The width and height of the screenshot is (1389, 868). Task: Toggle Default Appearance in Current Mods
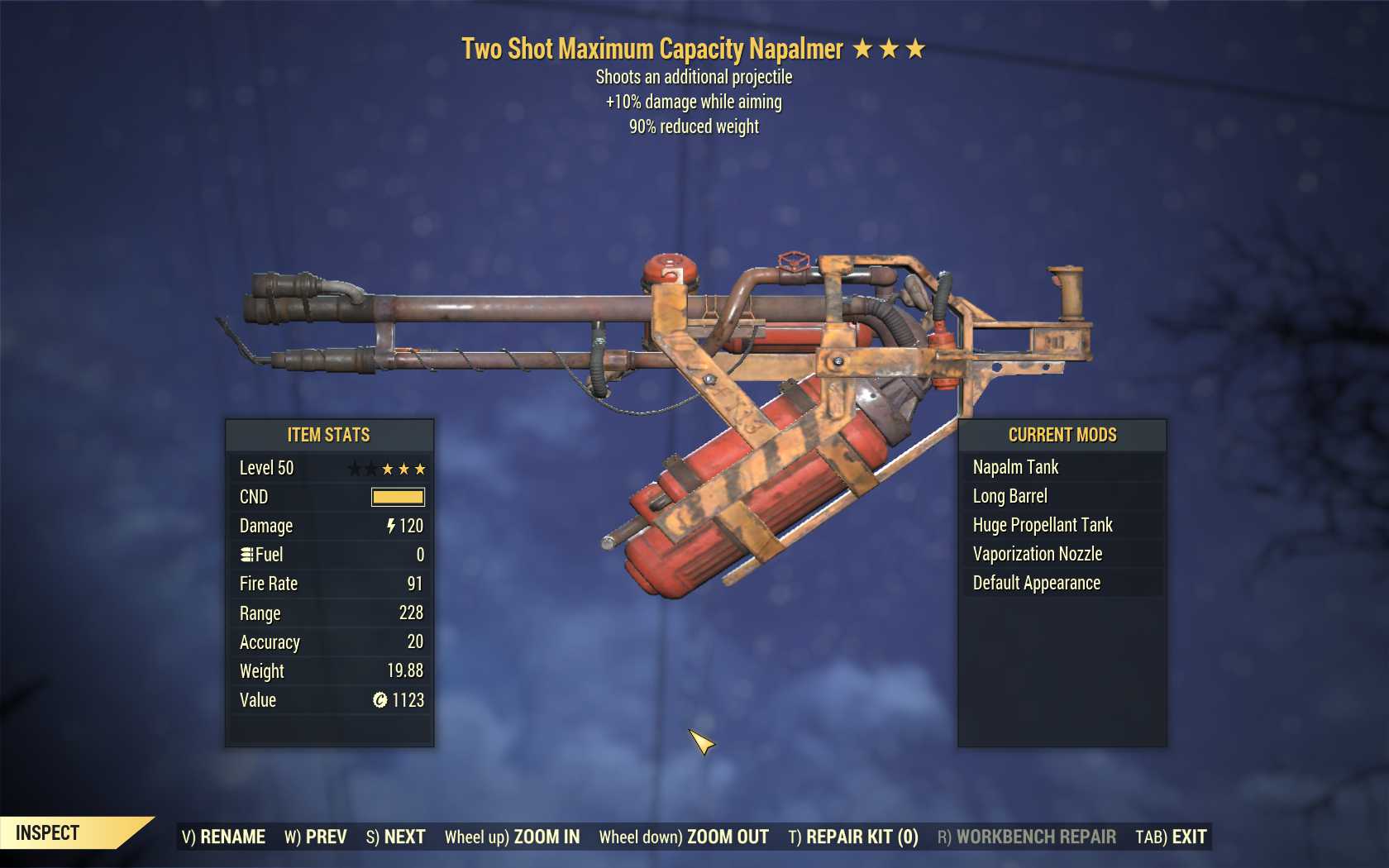[x=1033, y=583]
